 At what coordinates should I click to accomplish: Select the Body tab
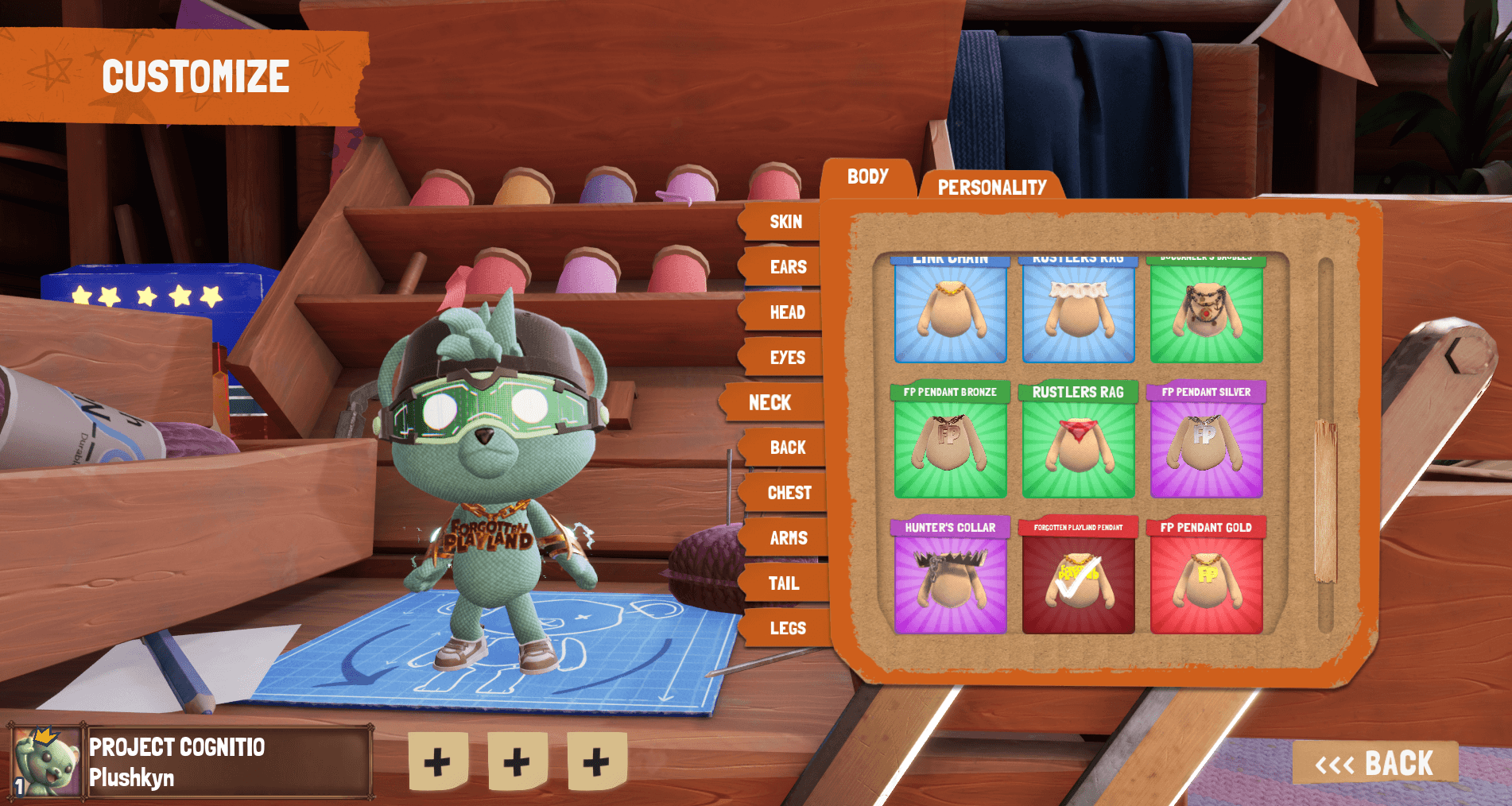(867, 176)
